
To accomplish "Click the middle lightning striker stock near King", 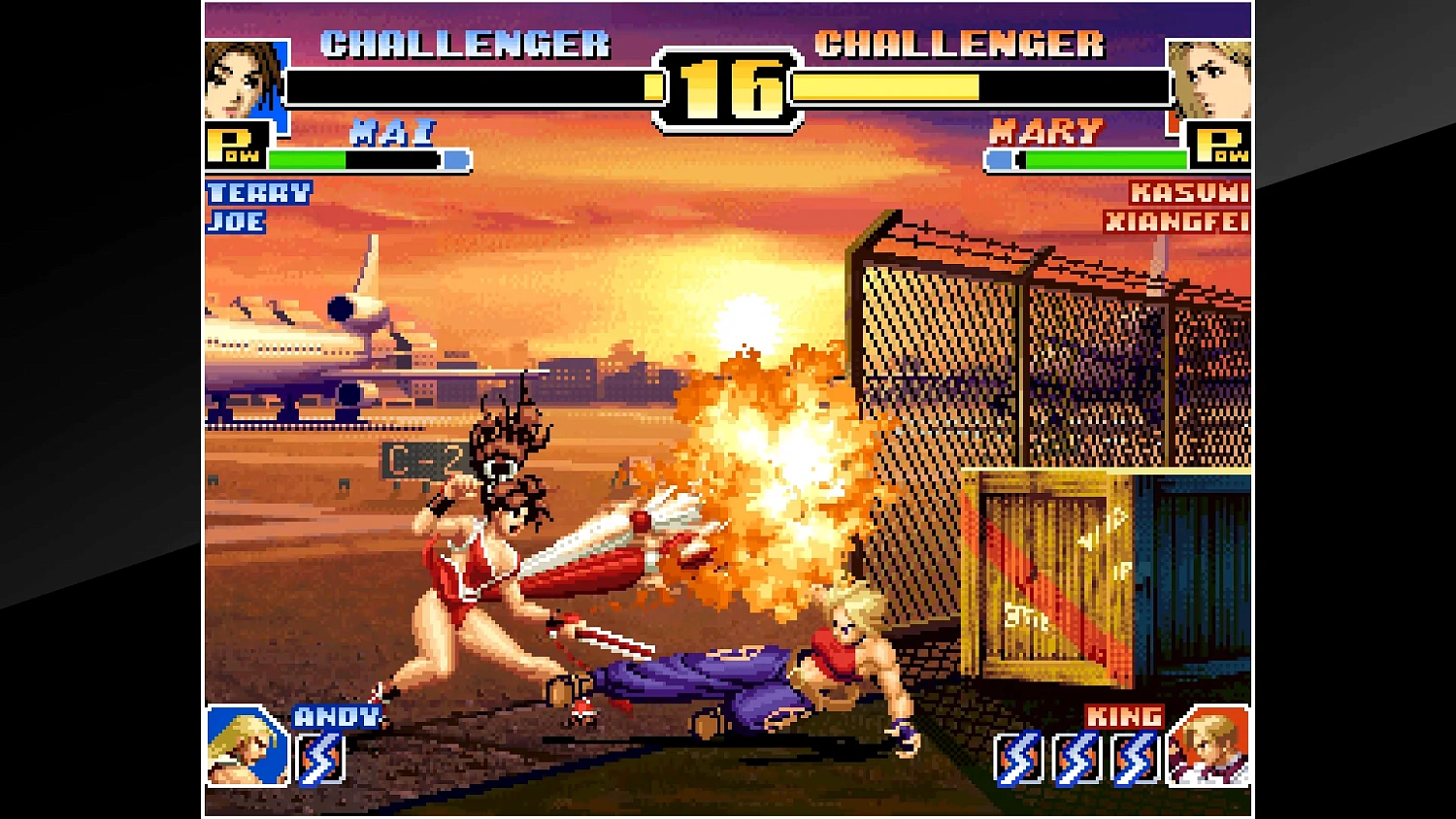I will [x=1075, y=755].
